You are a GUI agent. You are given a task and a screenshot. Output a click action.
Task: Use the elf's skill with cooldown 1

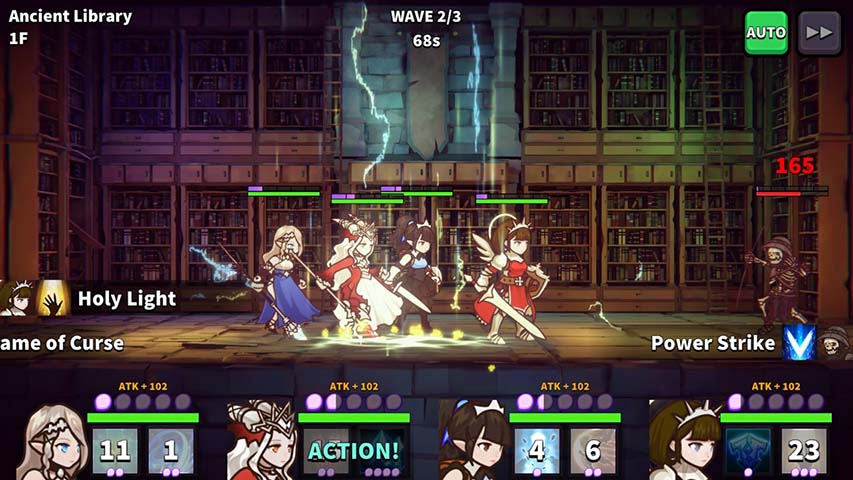[x=171, y=450]
